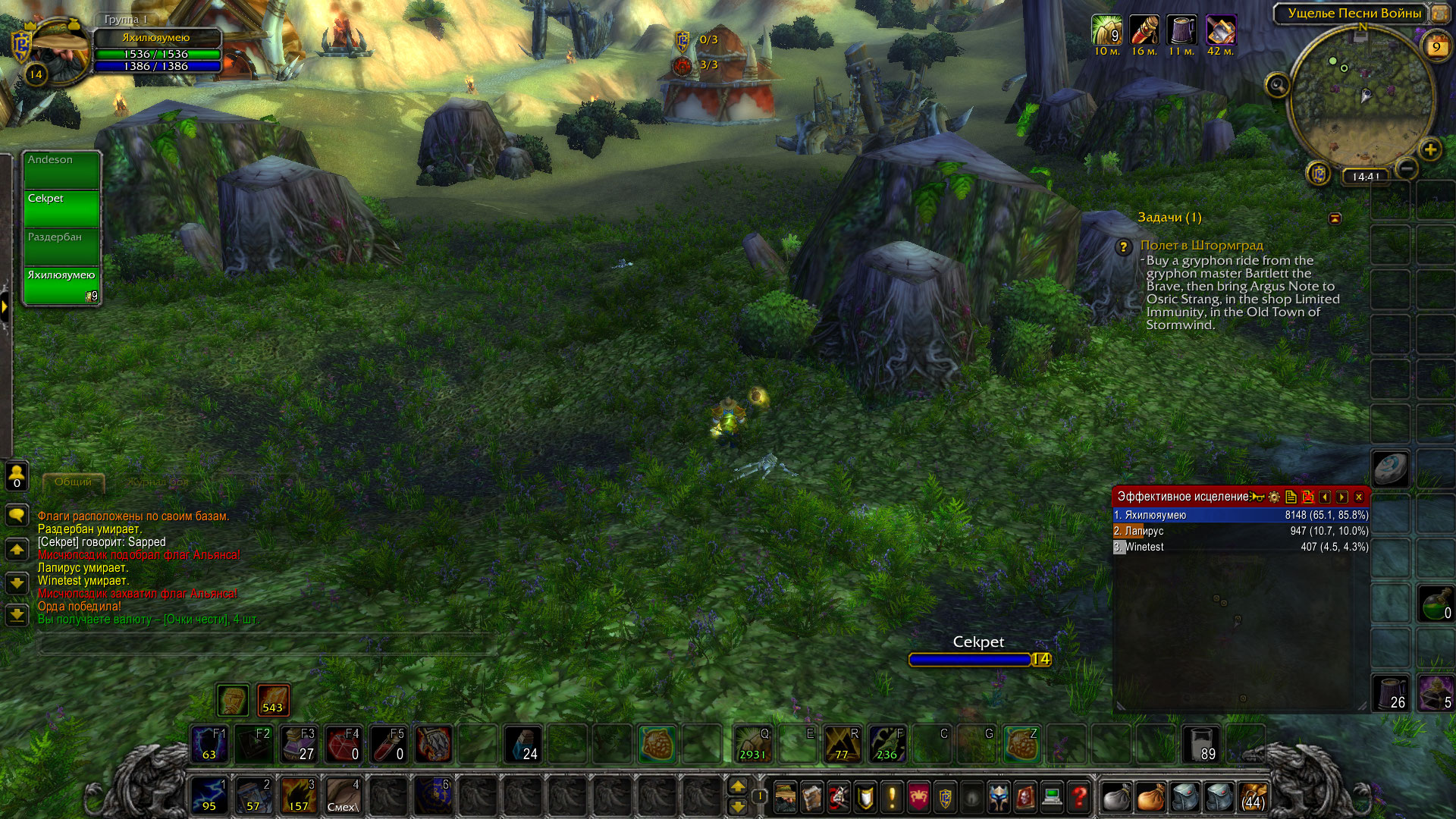Open the character info portrait micro button
Screen dimensions: 1456x819
coord(786,797)
